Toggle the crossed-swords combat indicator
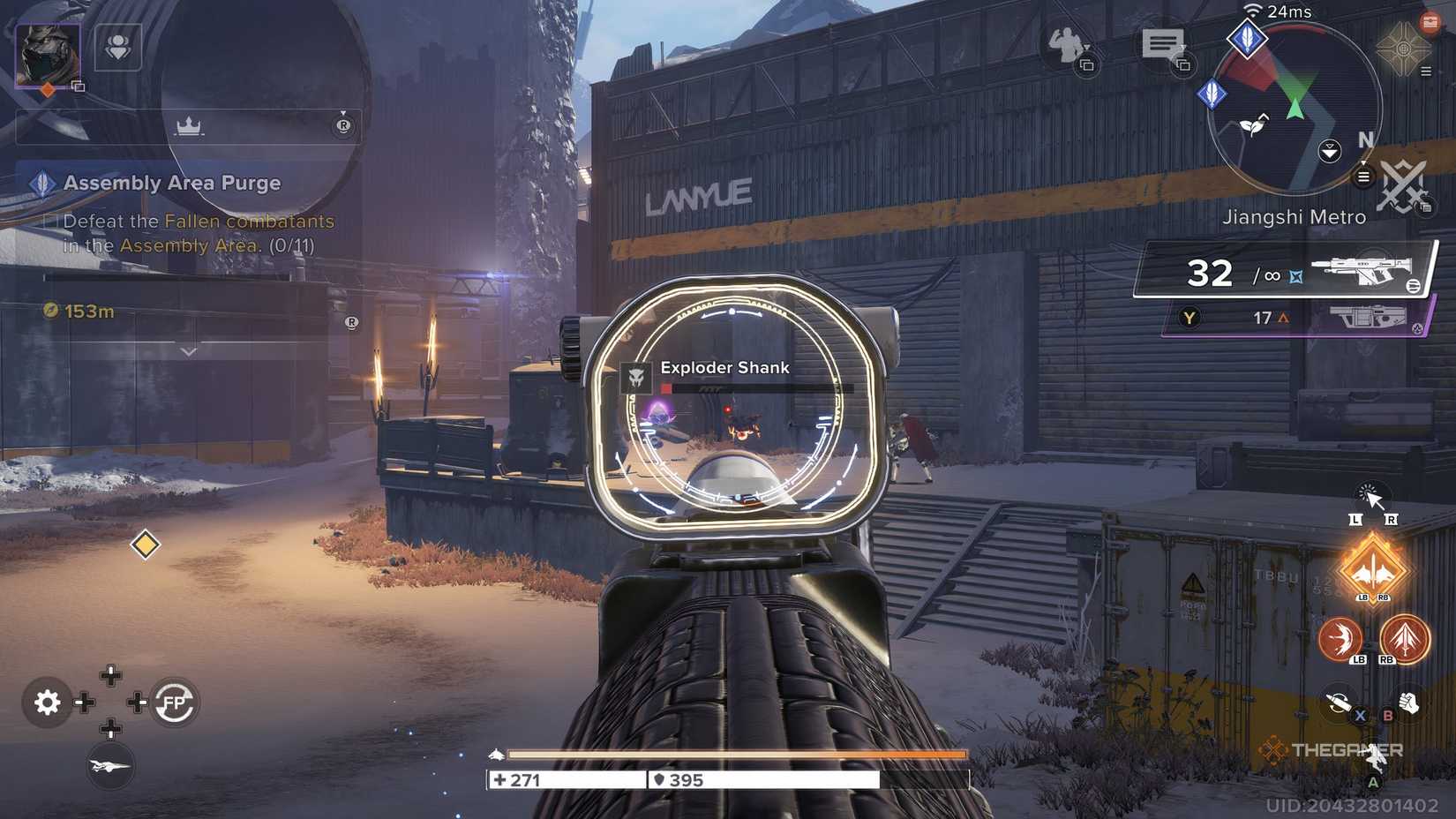This screenshot has height=819, width=1456. click(x=1402, y=183)
